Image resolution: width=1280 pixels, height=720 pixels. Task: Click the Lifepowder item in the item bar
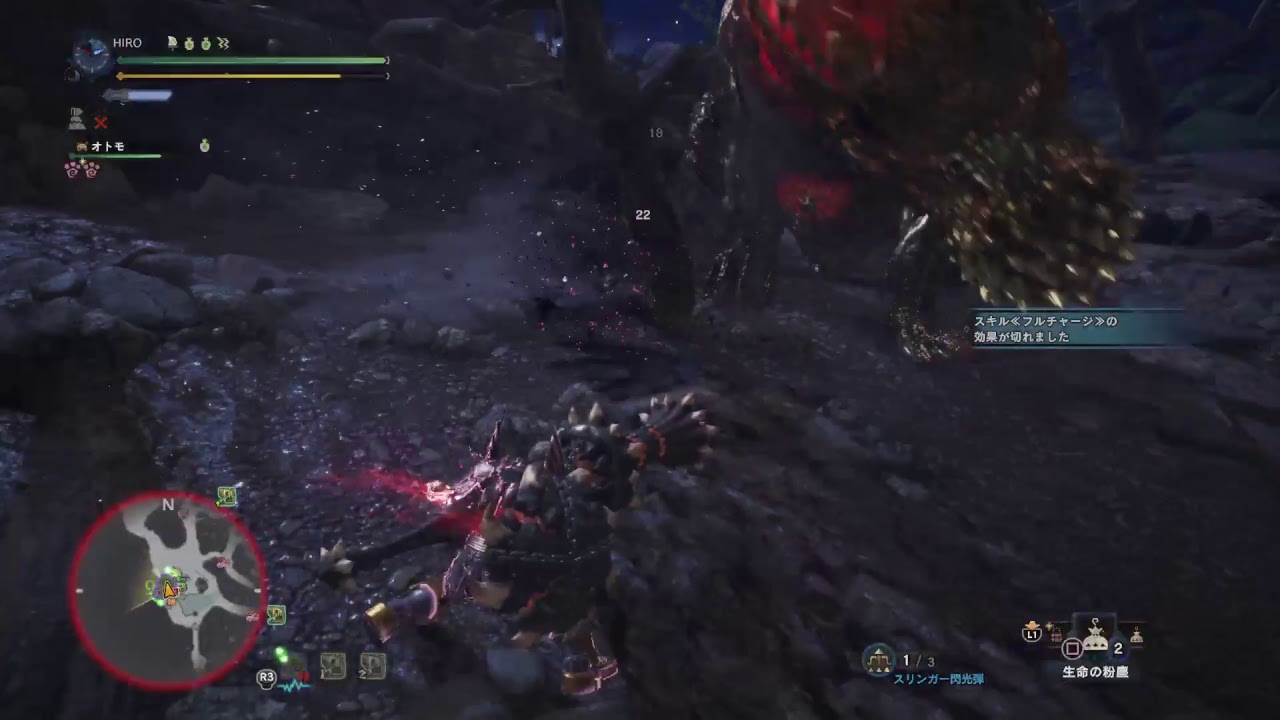click(1094, 636)
